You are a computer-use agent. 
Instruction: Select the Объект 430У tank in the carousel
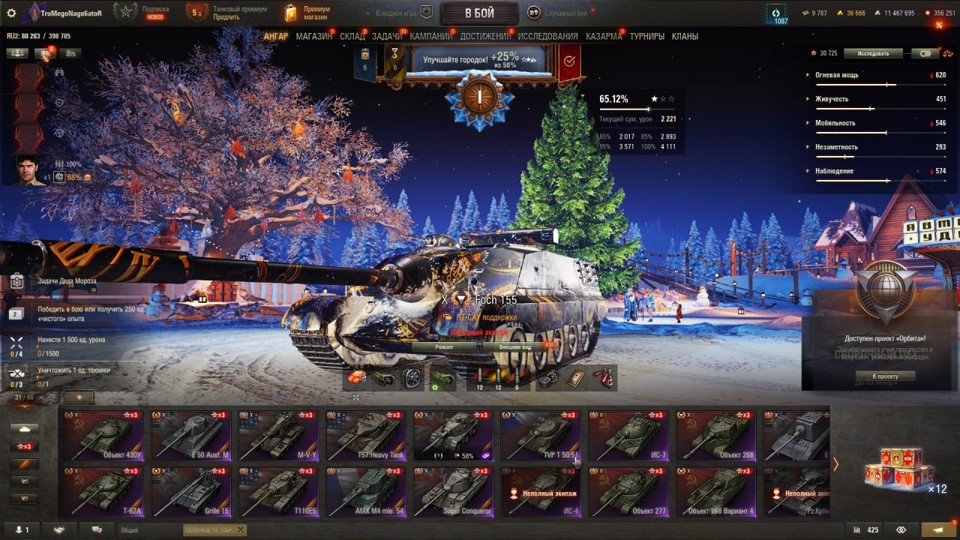103,436
